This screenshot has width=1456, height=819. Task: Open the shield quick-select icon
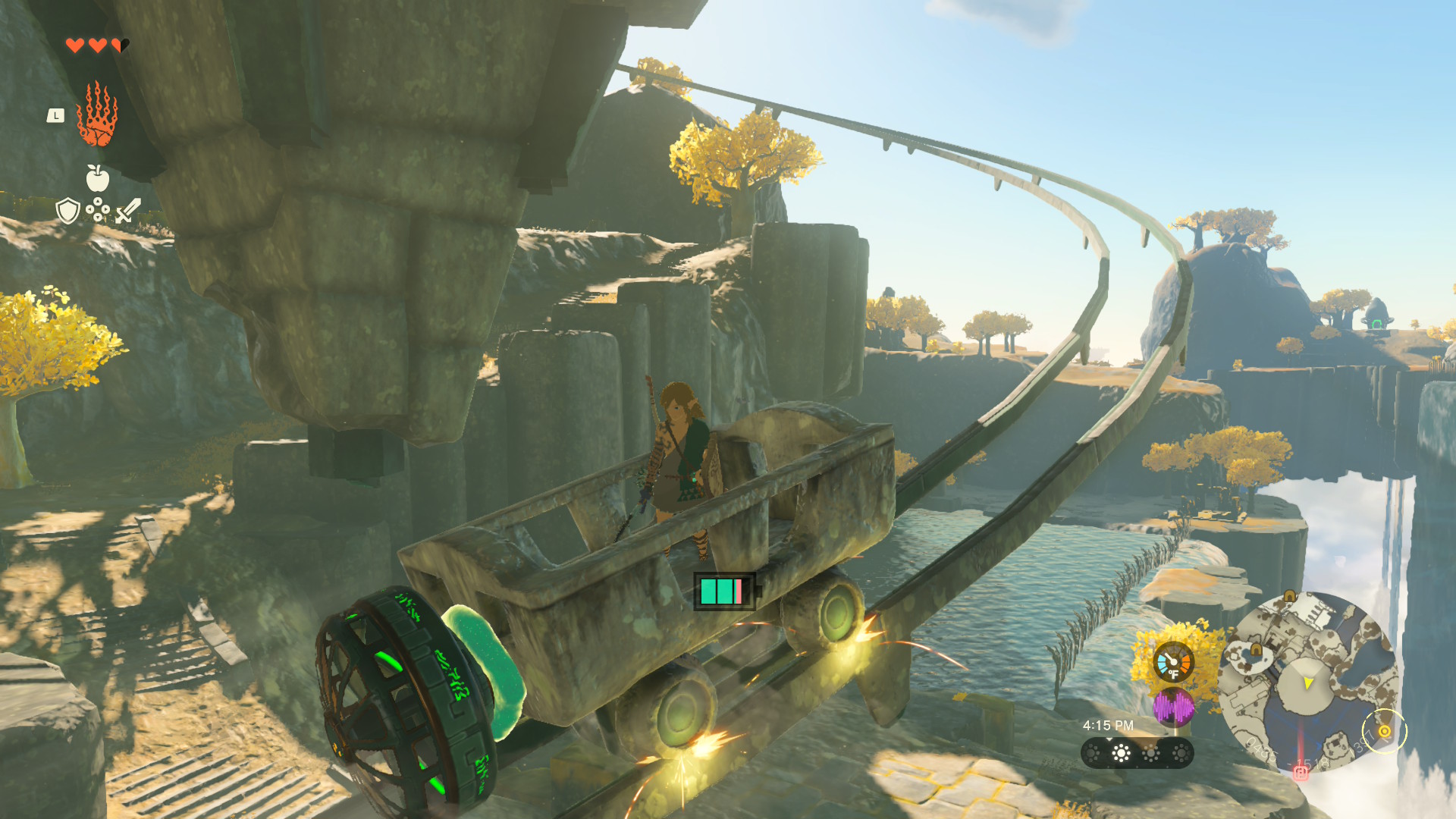(x=68, y=211)
